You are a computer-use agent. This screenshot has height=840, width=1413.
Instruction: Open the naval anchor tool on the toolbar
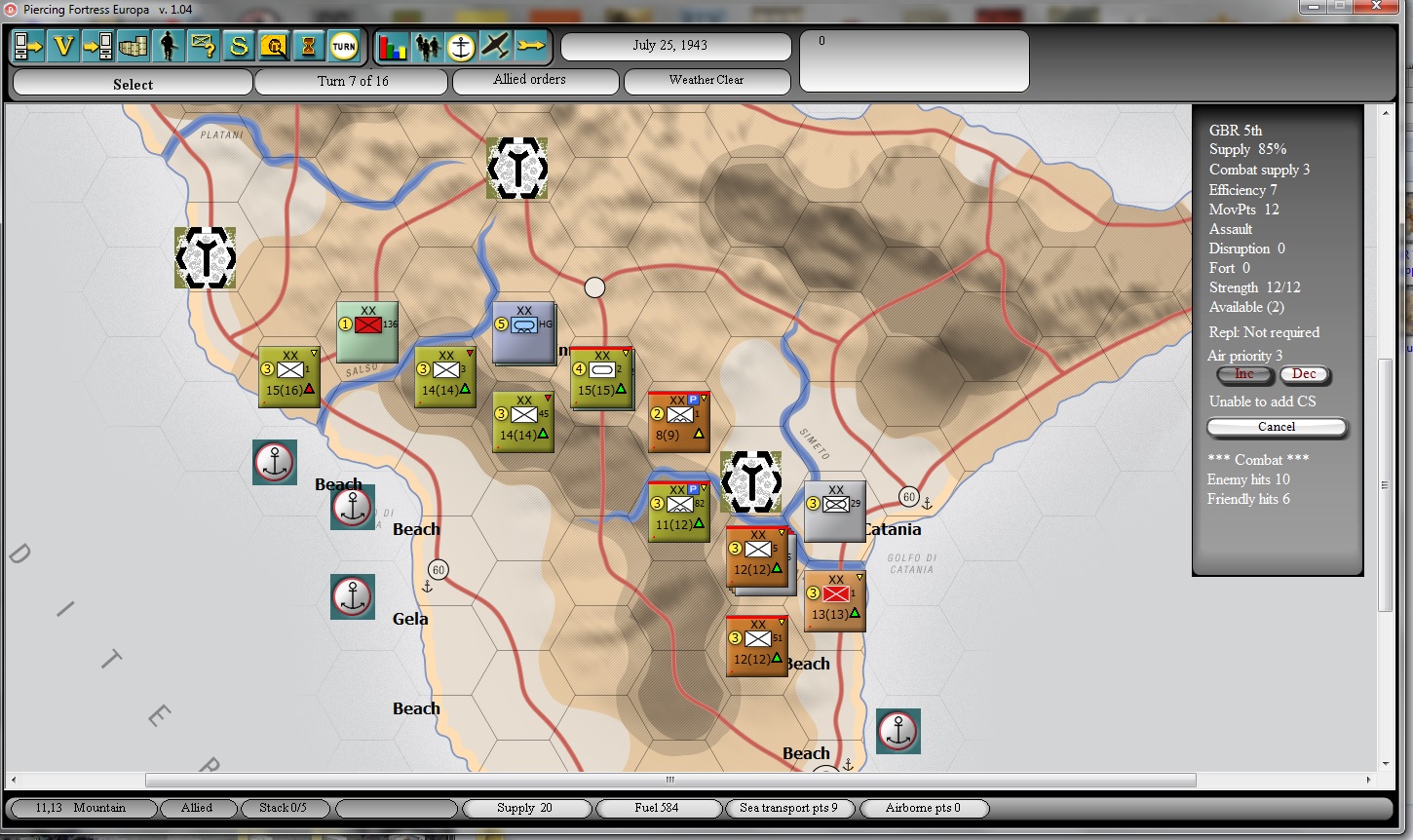pyautogui.click(x=461, y=46)
